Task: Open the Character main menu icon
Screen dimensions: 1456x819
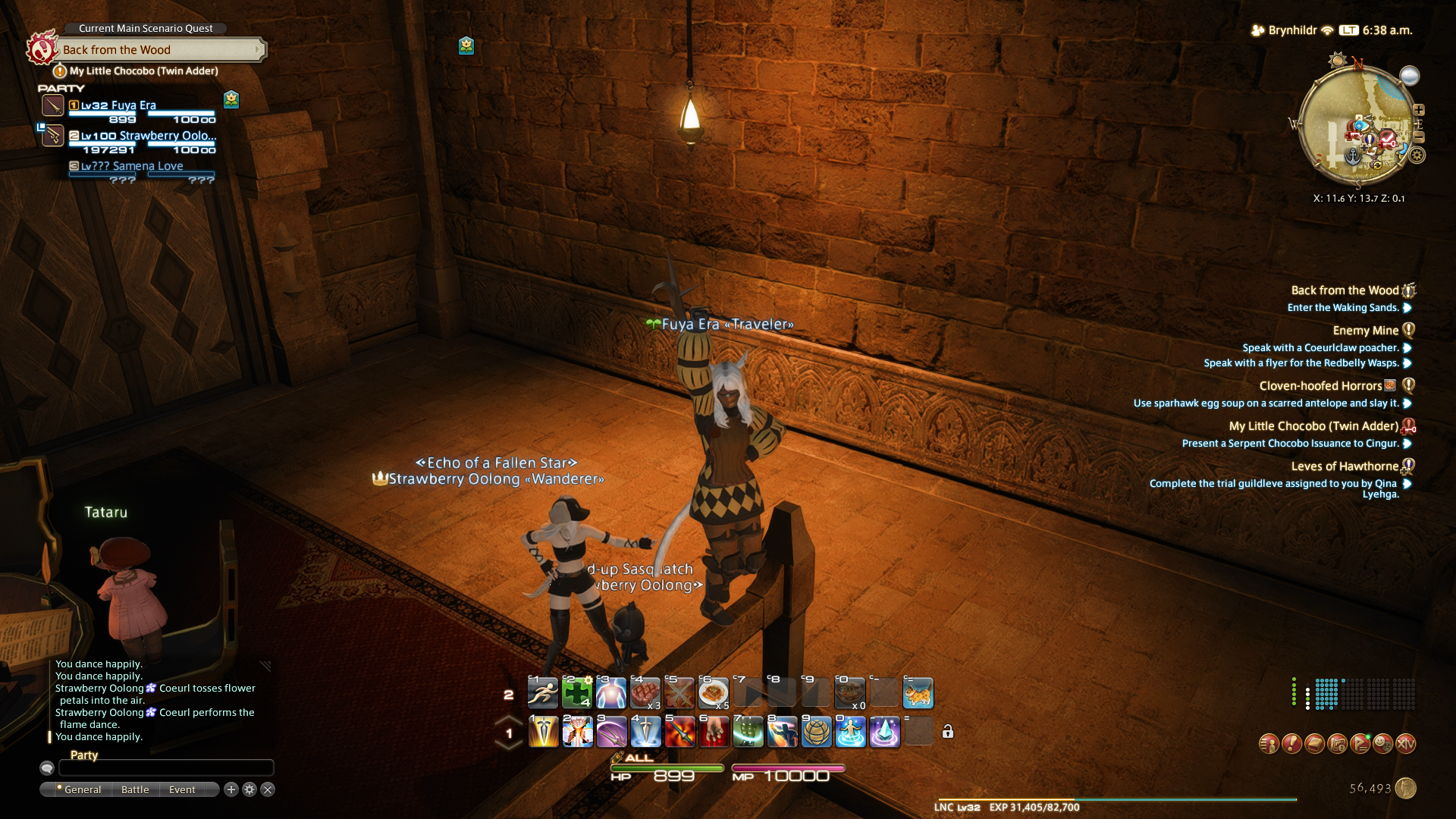Action: 1269,744
